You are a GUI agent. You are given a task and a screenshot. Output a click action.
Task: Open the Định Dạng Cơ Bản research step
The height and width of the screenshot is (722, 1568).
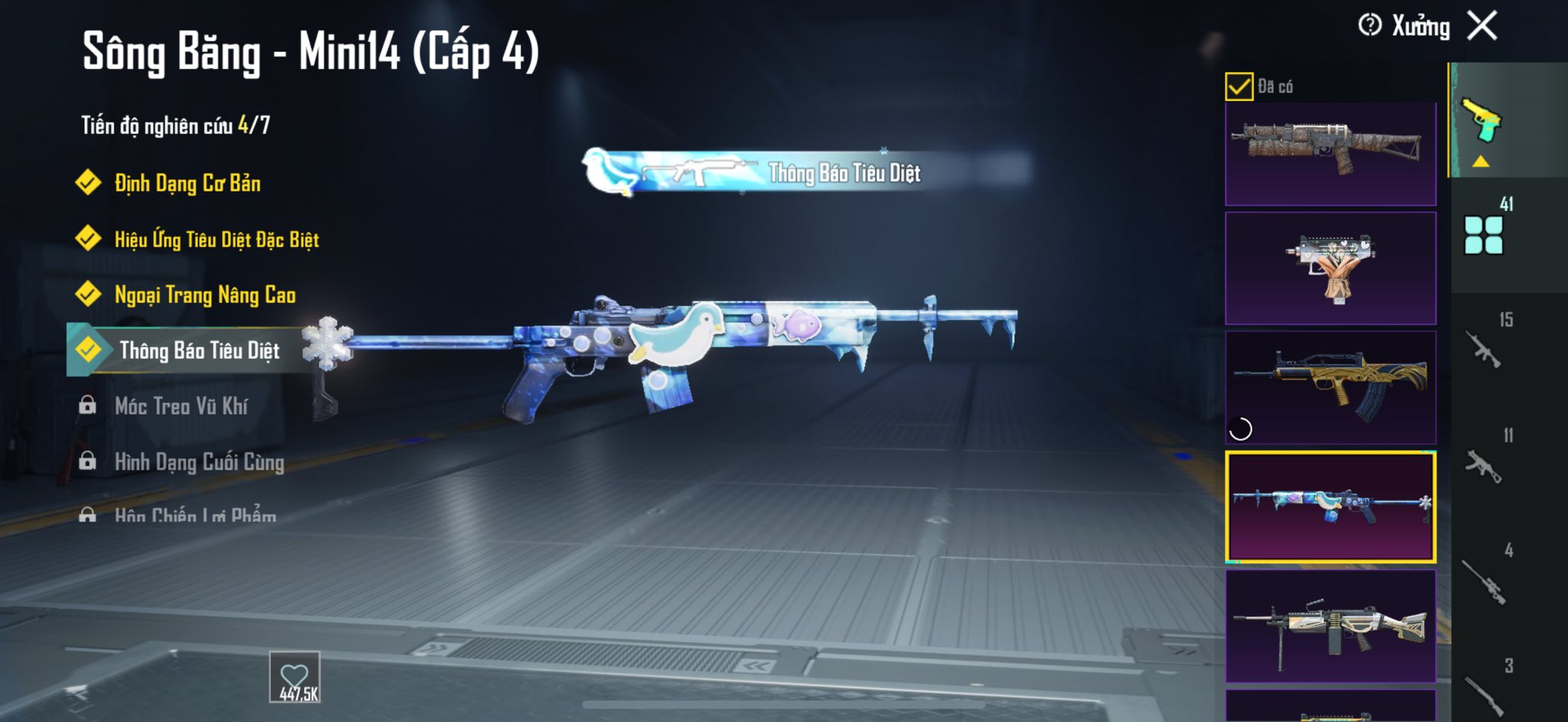[186, 184]
